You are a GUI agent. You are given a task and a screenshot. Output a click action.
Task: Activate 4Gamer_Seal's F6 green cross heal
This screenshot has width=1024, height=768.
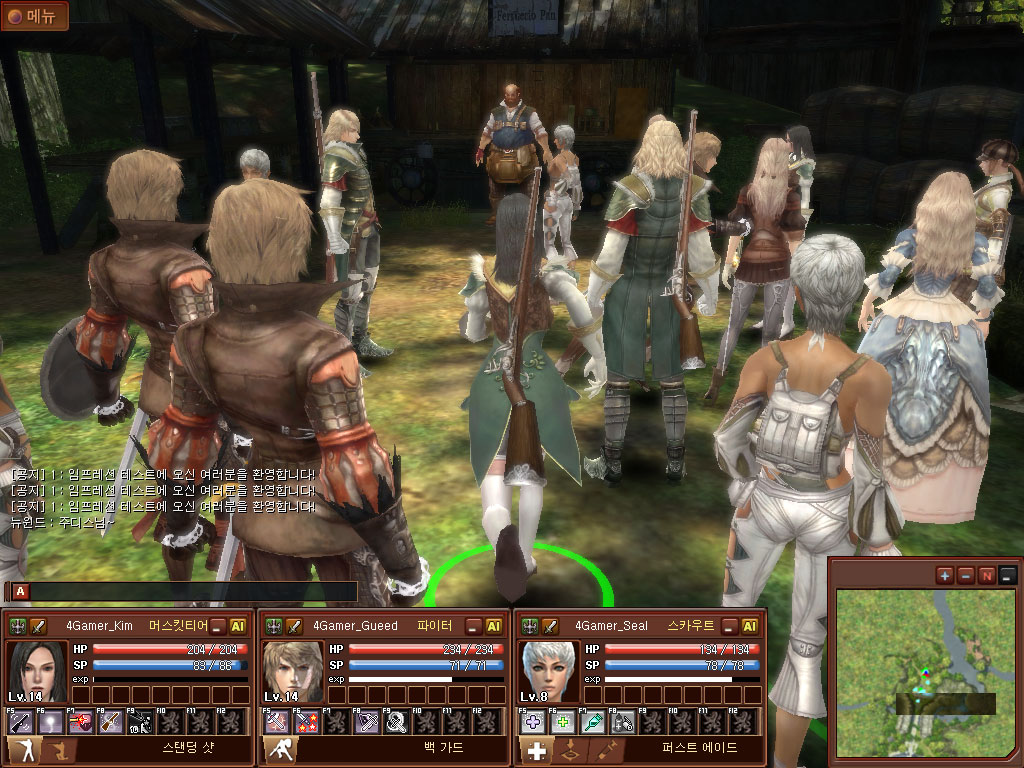point(563,721)
